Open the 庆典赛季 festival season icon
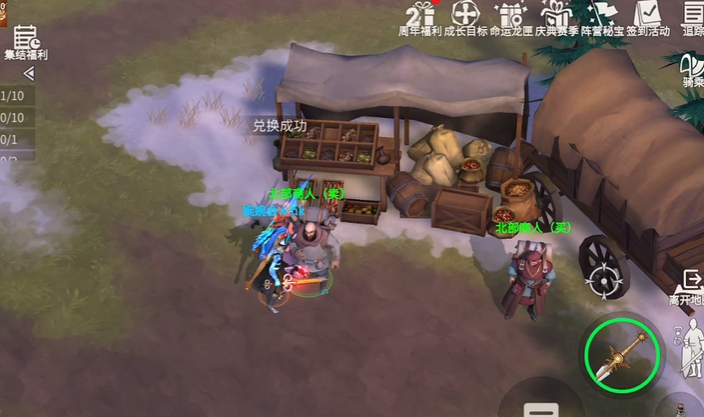The height and width of the screenshot is (417, 704). coord(556,16)
